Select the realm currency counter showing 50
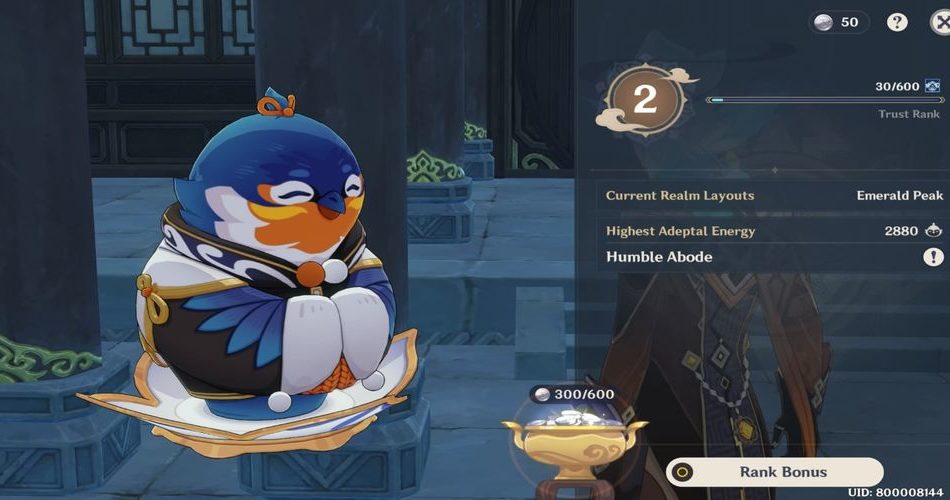This screenshot has height=500, width=950. coord(838,22)
